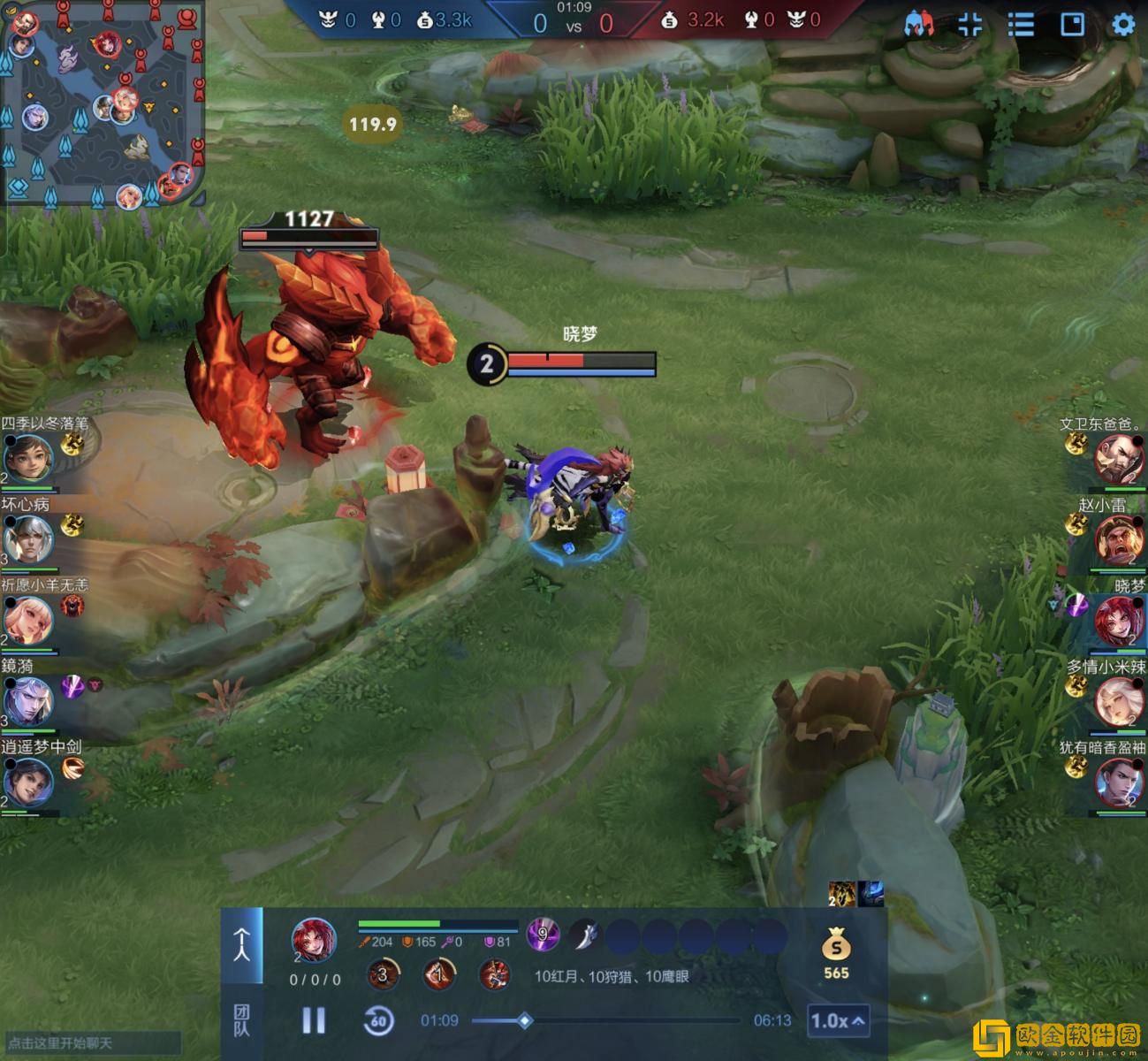
Task: Click the collapse-screen arrows icon
Action: (x=969, y=24)
